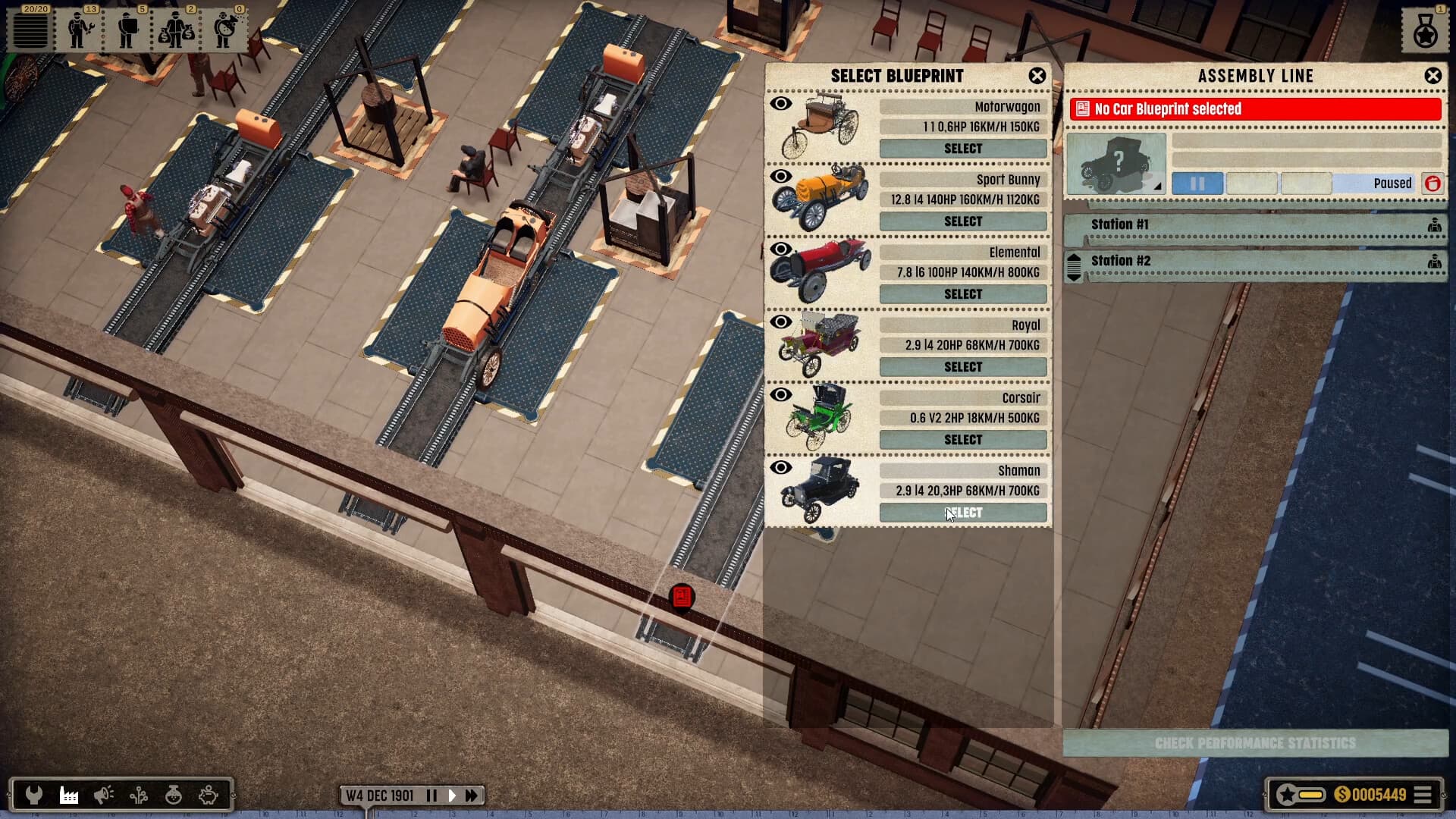Screen dimensions: 1456x819
Task: Select the Sport Bunny blueprint
Action: click(962, 221)
